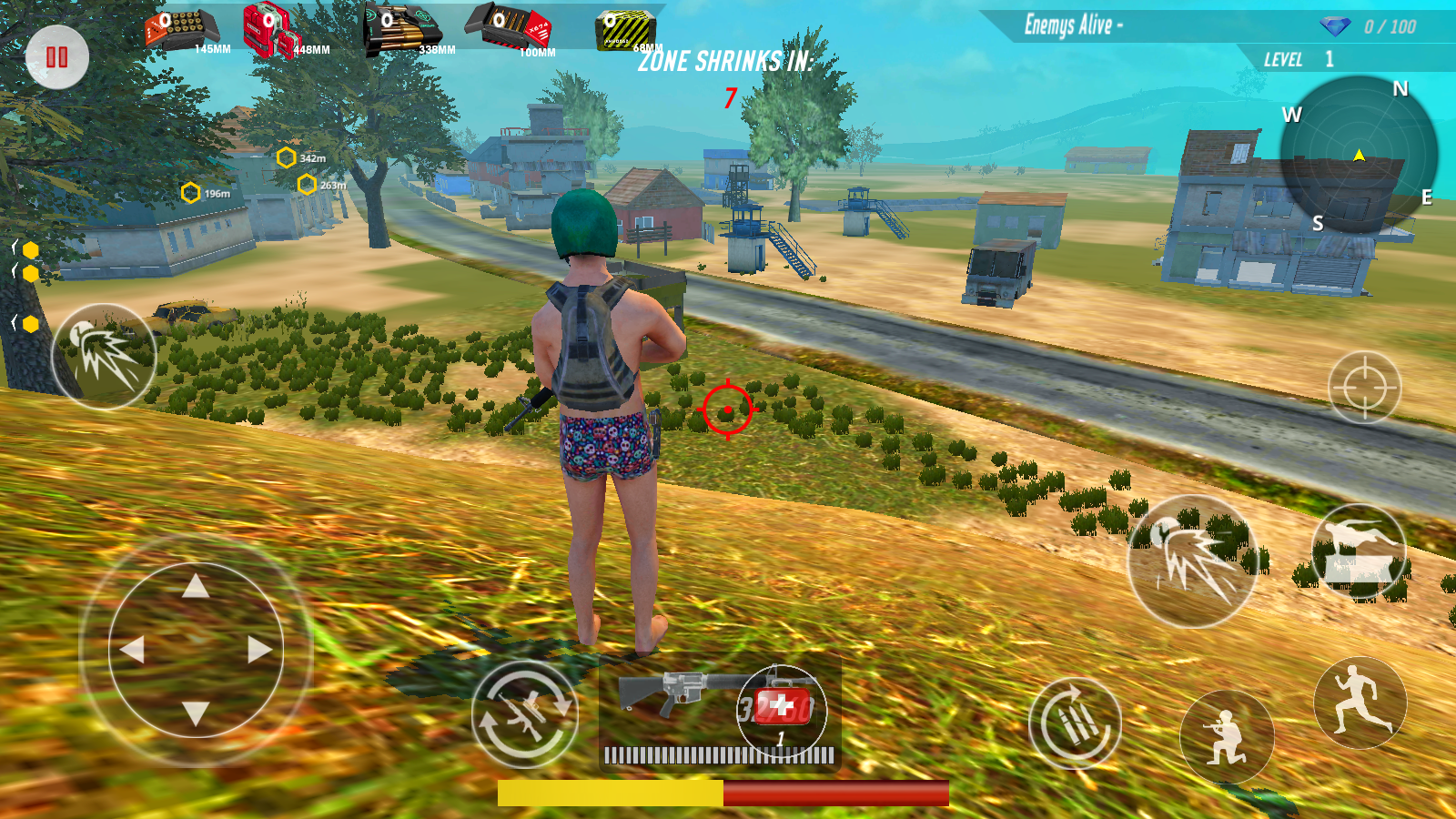Image resolution: width=1456 pixels, height=819 pixels.
Task: Select the striped 68MM ammo crate
Action: coord(625,31)
